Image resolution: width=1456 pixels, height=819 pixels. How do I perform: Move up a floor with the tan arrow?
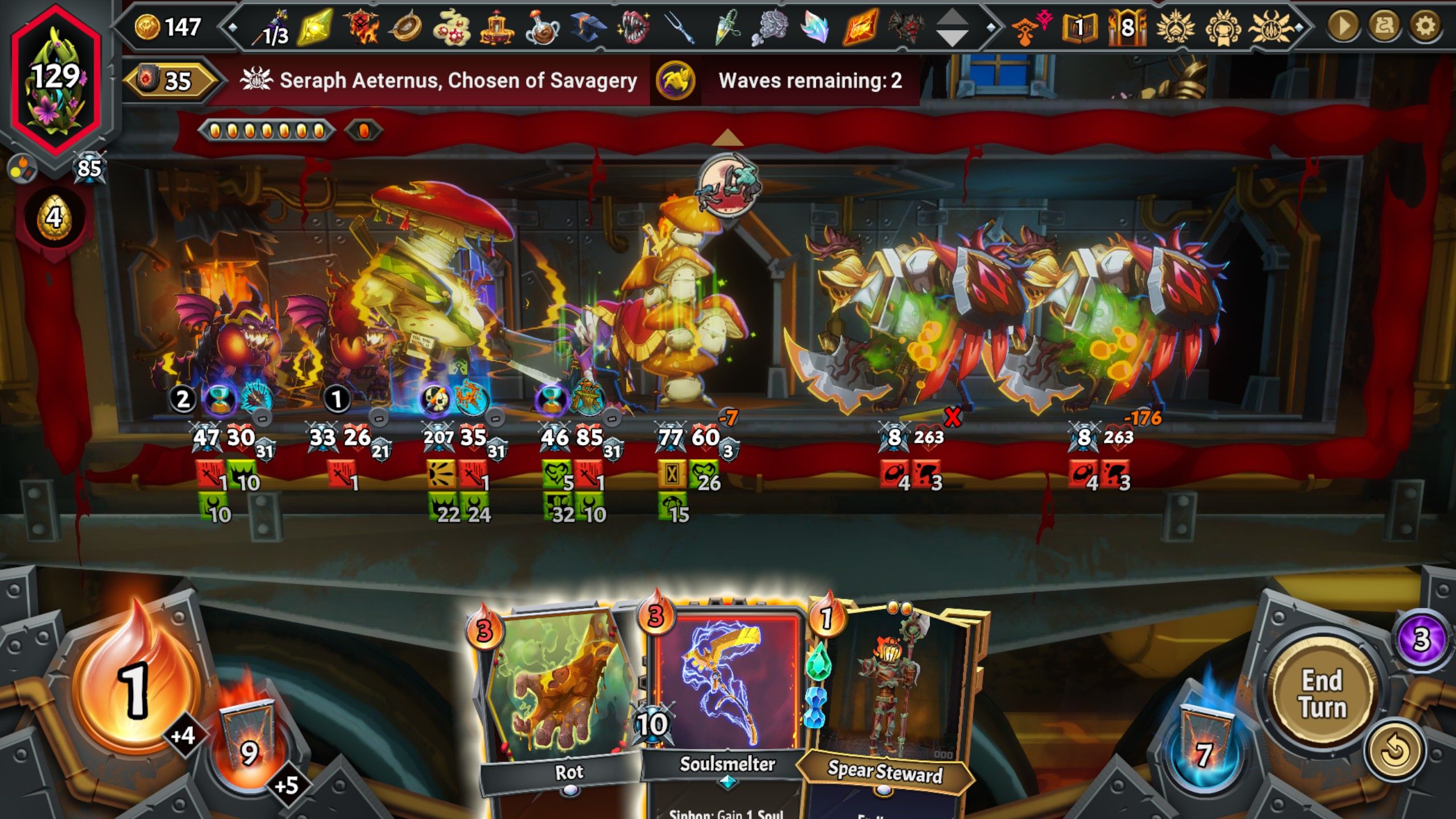click(x=727, y=138)
